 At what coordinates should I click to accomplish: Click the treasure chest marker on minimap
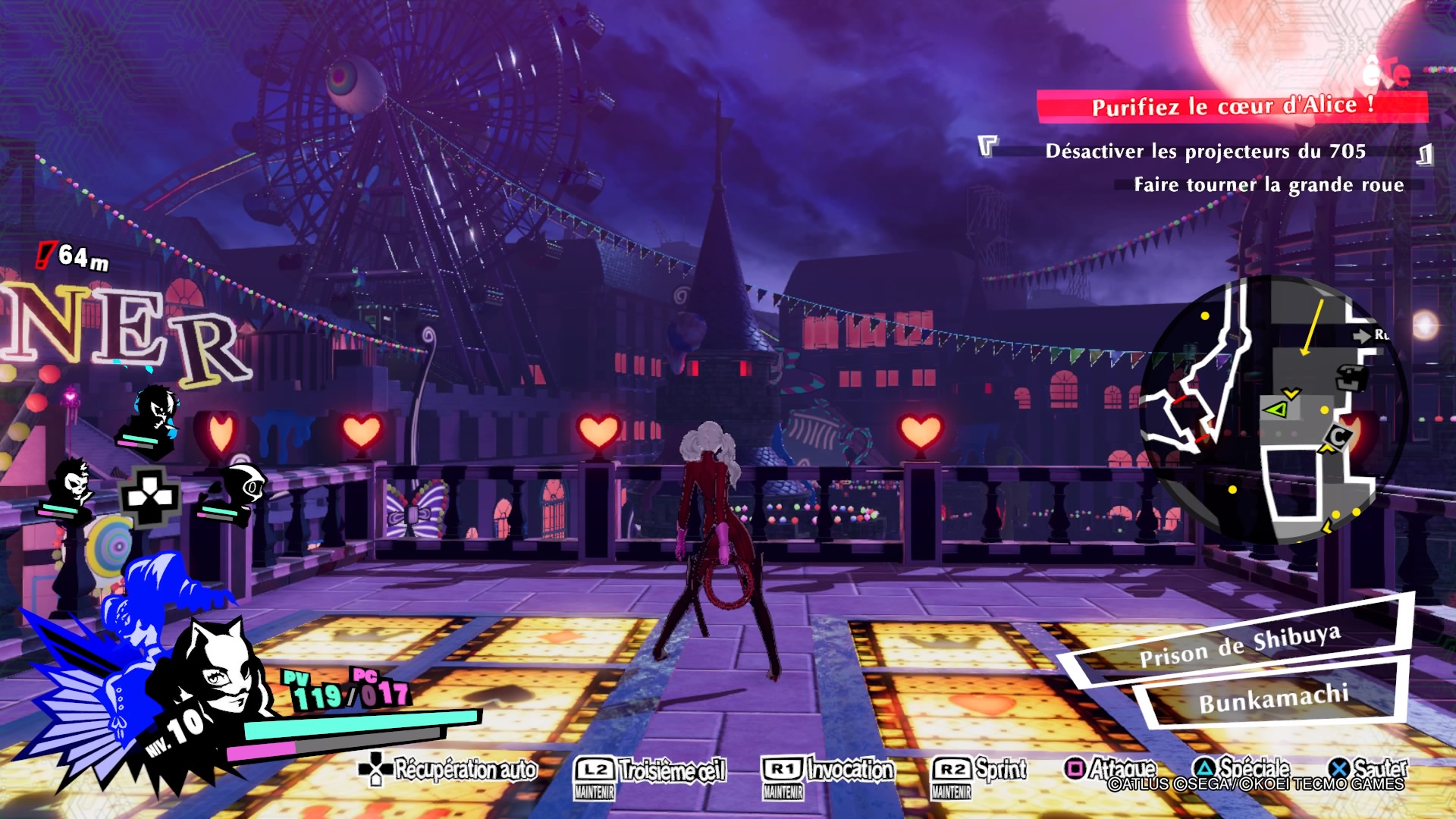[1352, 375]
